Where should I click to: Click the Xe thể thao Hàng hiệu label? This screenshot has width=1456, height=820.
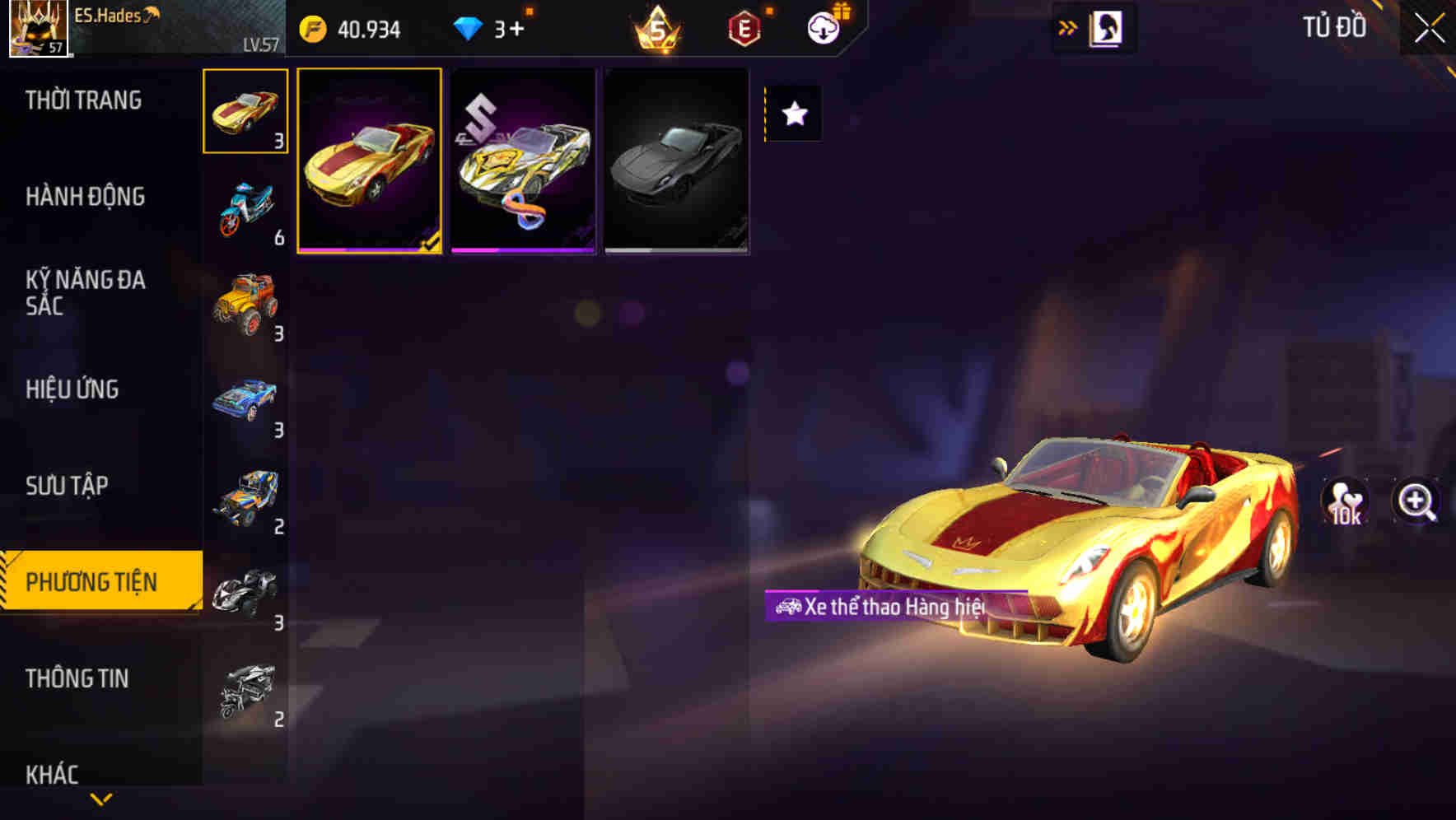881,604
